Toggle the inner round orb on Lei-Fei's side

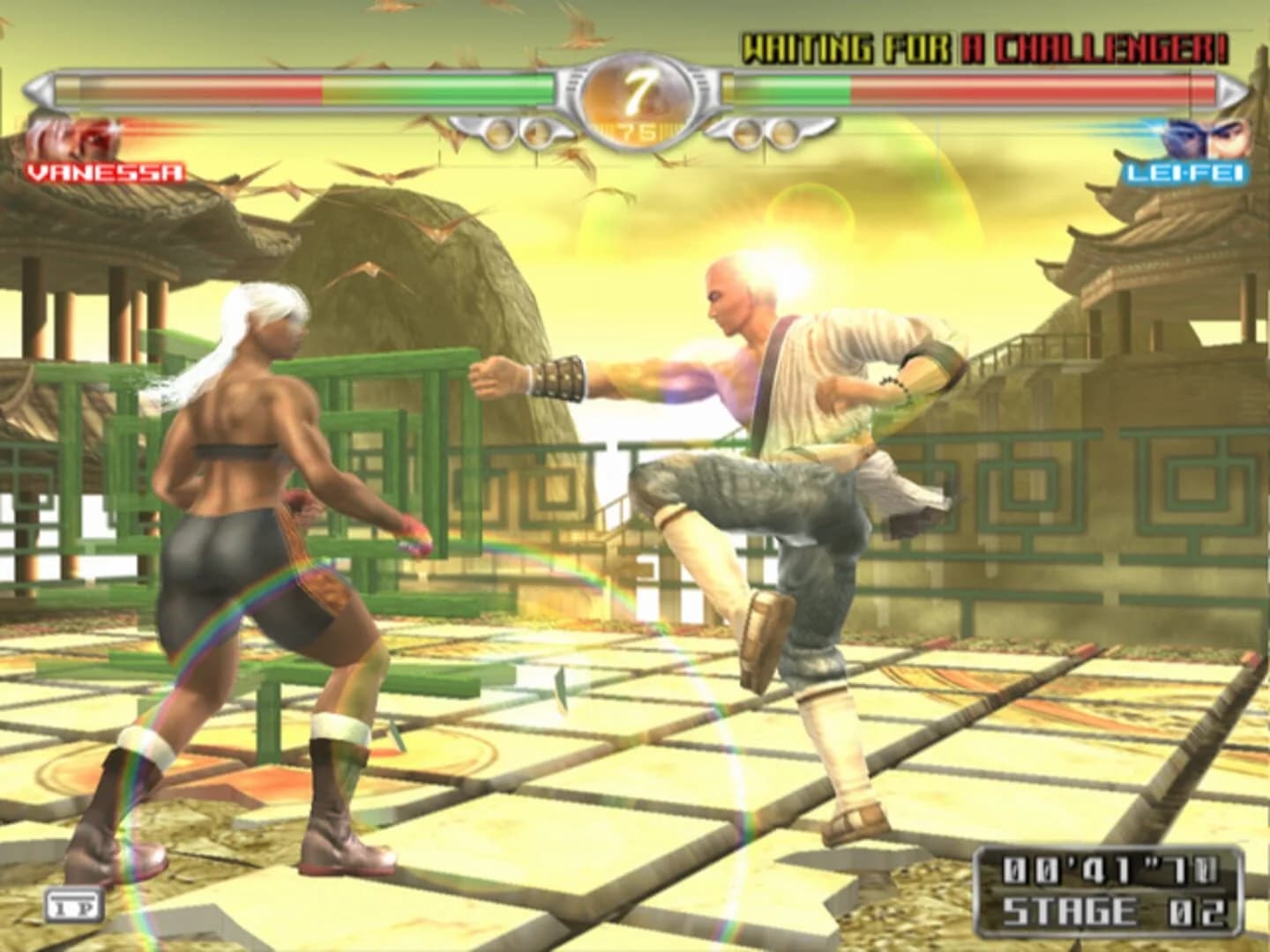pos(747,134)
